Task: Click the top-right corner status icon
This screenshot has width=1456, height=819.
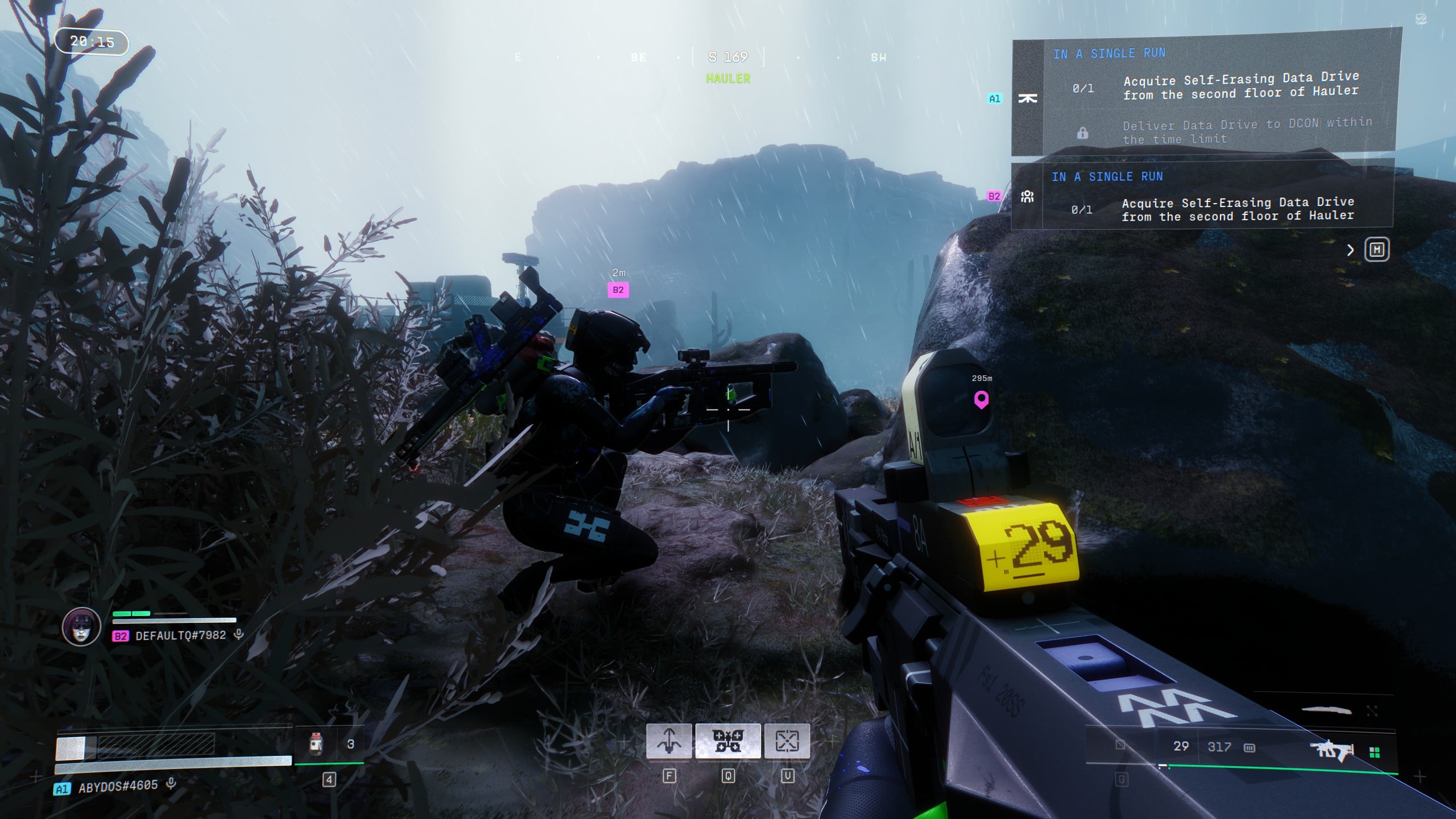Action: pyautogui.click(x=1420, y=20)
